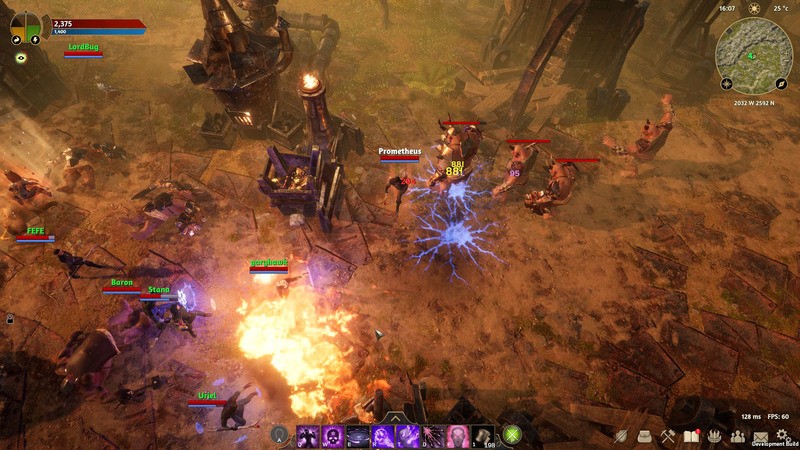Open the journal book icon
The width and height of the screenshot is (800, 450).
691,436
